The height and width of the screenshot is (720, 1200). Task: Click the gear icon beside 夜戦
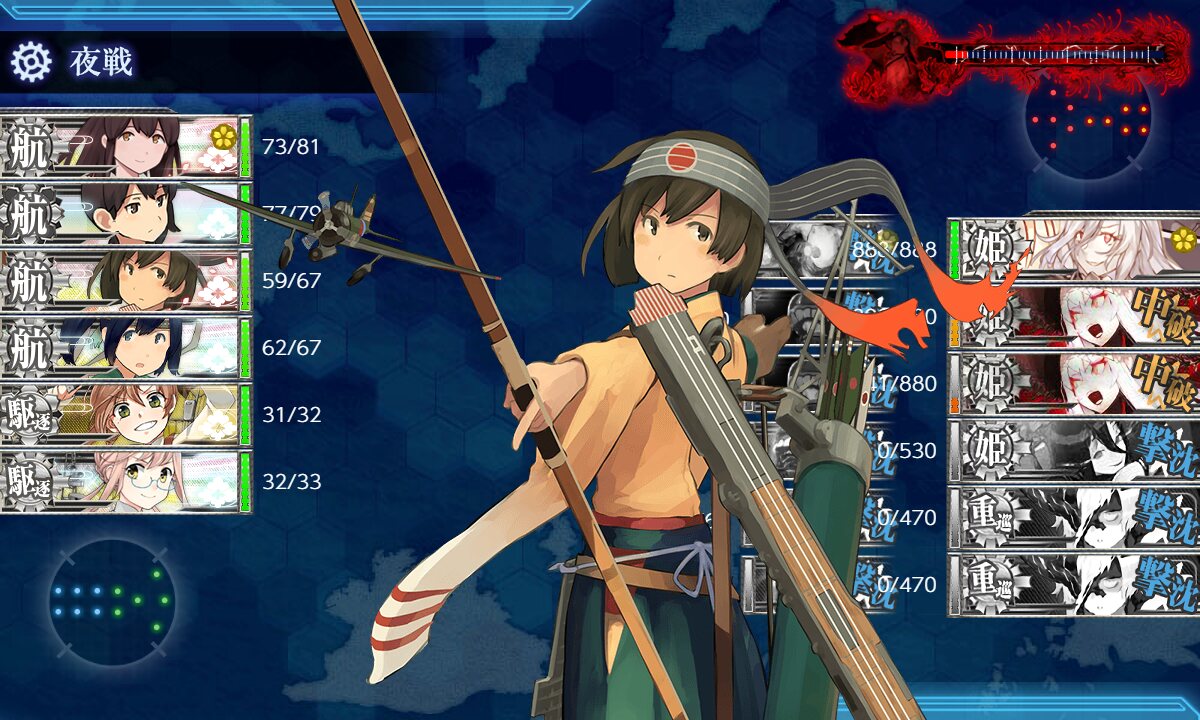[x=30, y=62]
